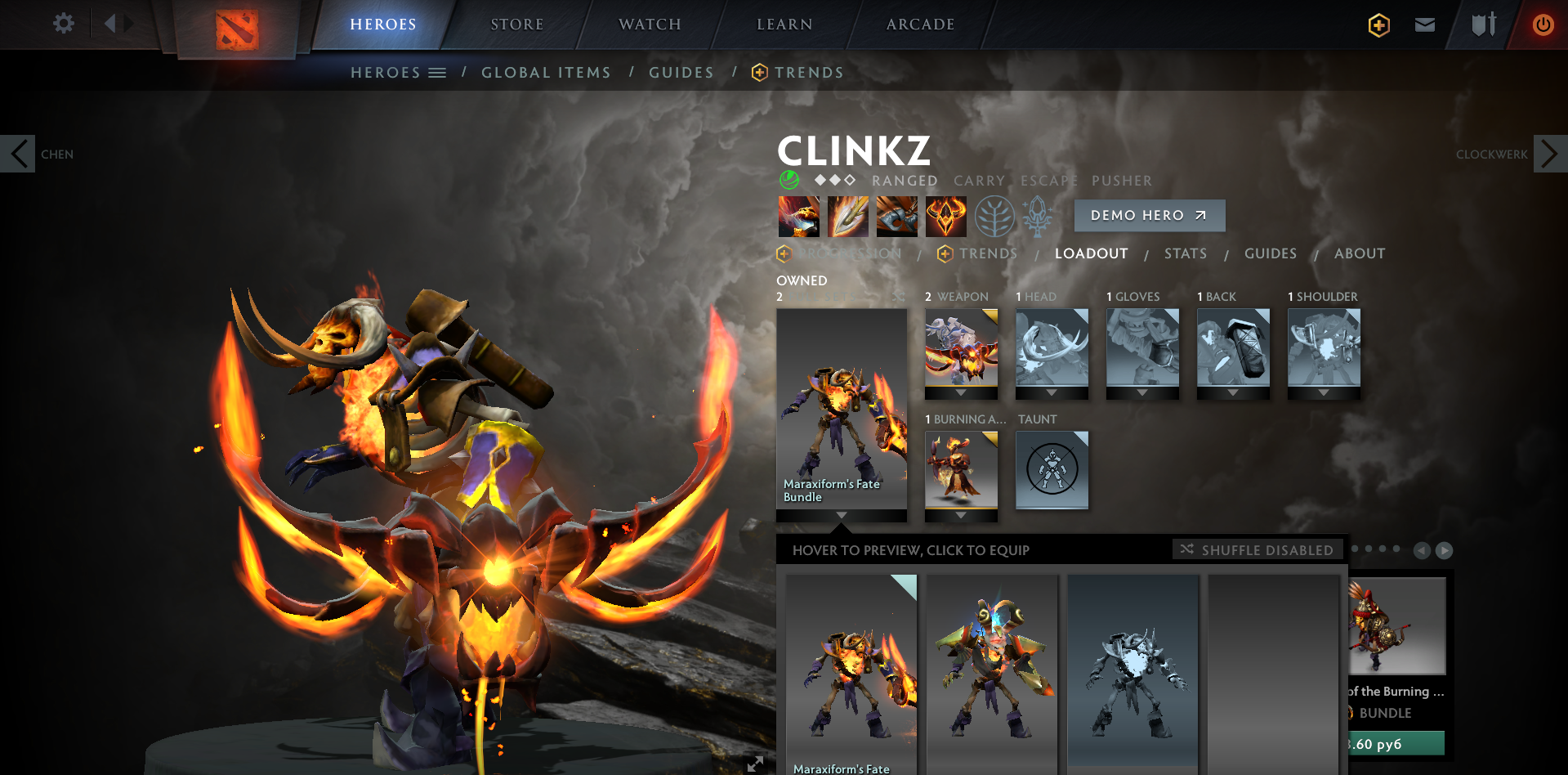Image resolution: width=1568 pixels, height=775 pixels.
Task: Switch to the hero Stats tab
Action: 1185,253
